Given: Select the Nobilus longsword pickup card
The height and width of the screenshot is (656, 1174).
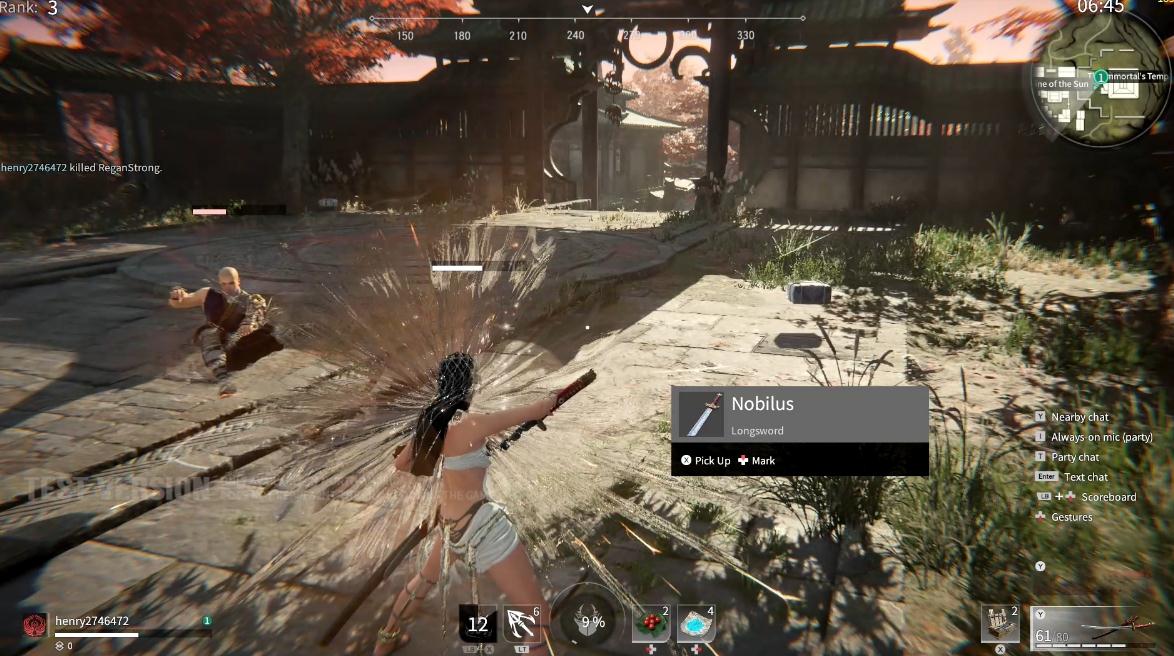Looking at the screenshot, I should tap(799, 415).
